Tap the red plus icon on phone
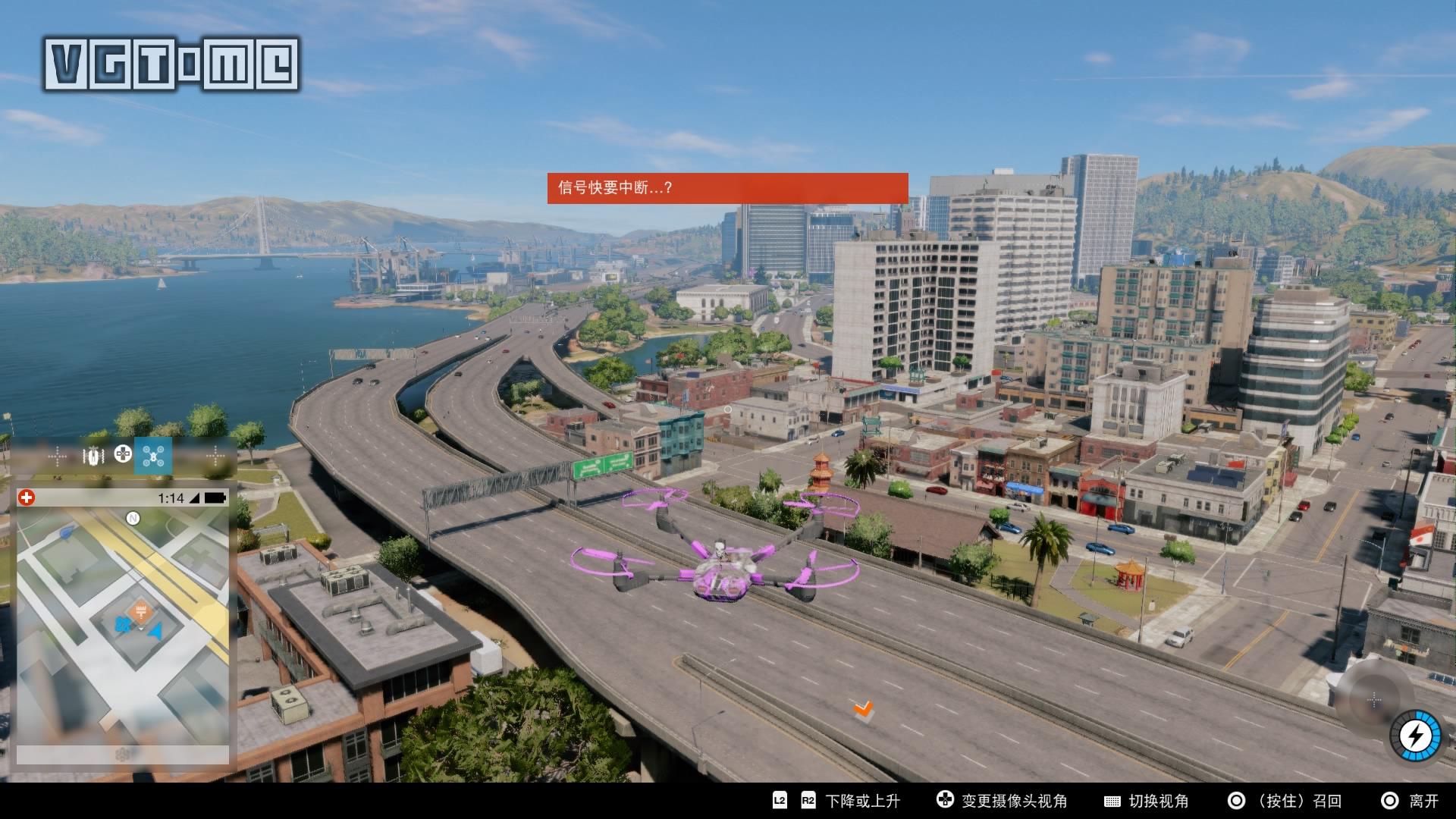The width and height of the screenshot is (1456, 819). 27,497
